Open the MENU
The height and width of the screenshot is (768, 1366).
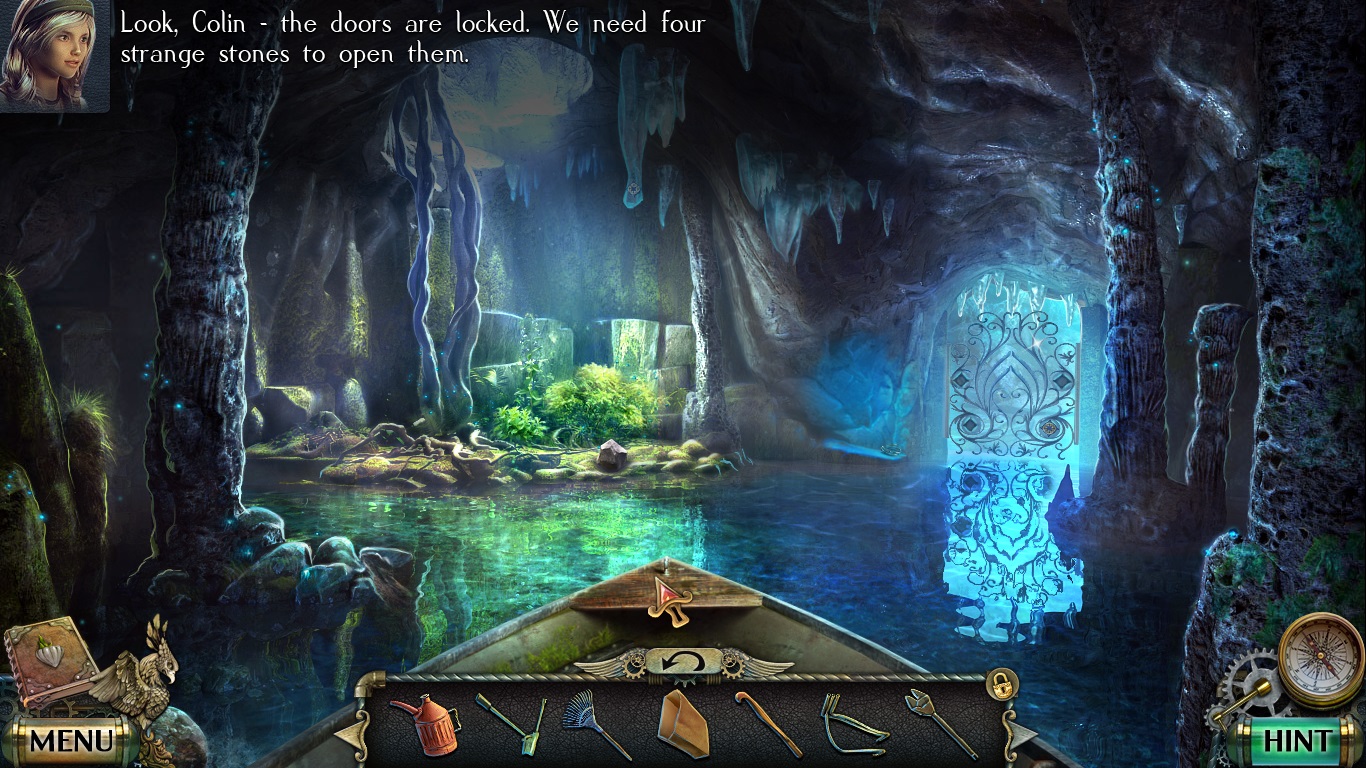(x=70, y=740)
